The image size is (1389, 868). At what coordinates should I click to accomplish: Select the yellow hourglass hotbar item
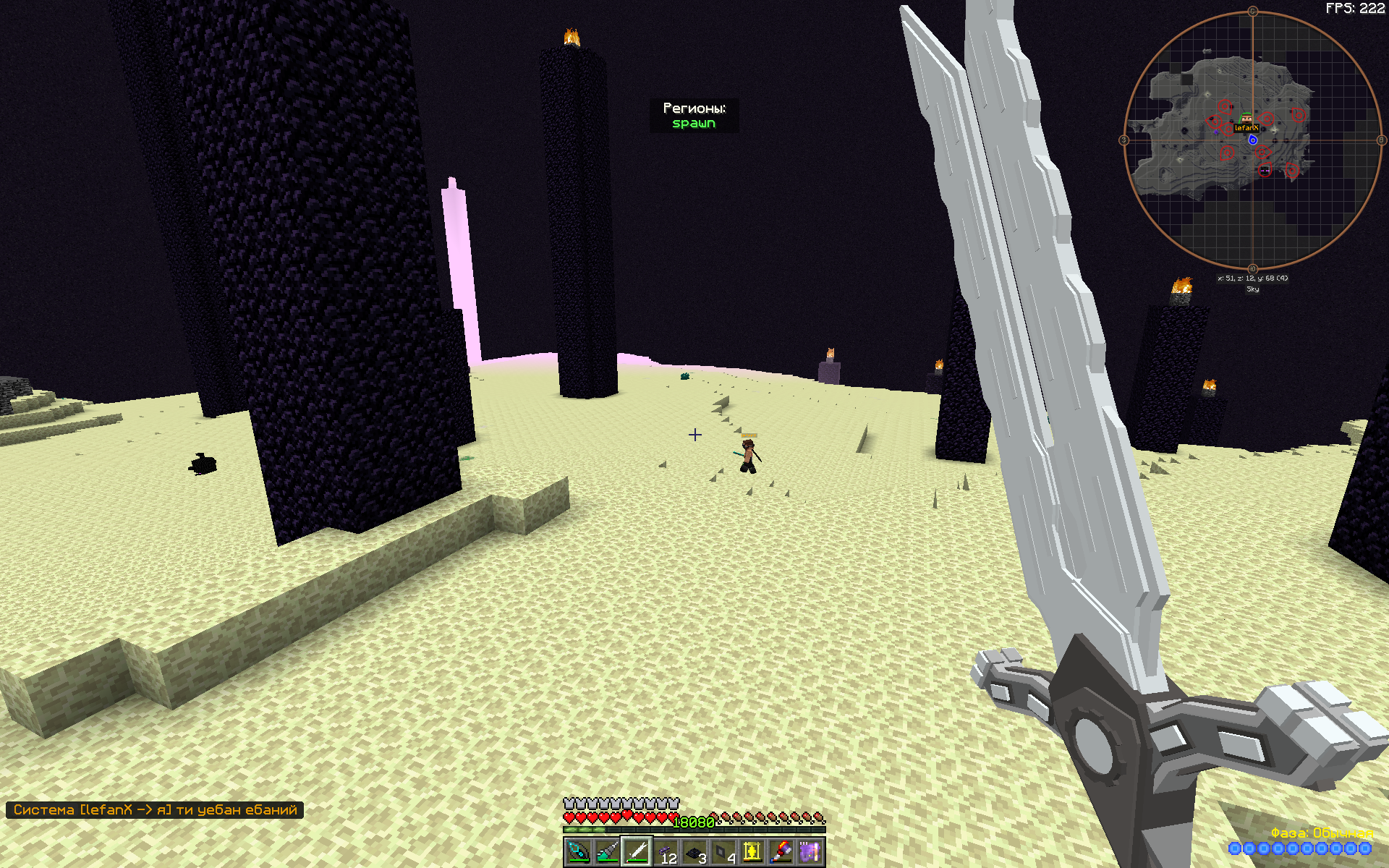752,851
